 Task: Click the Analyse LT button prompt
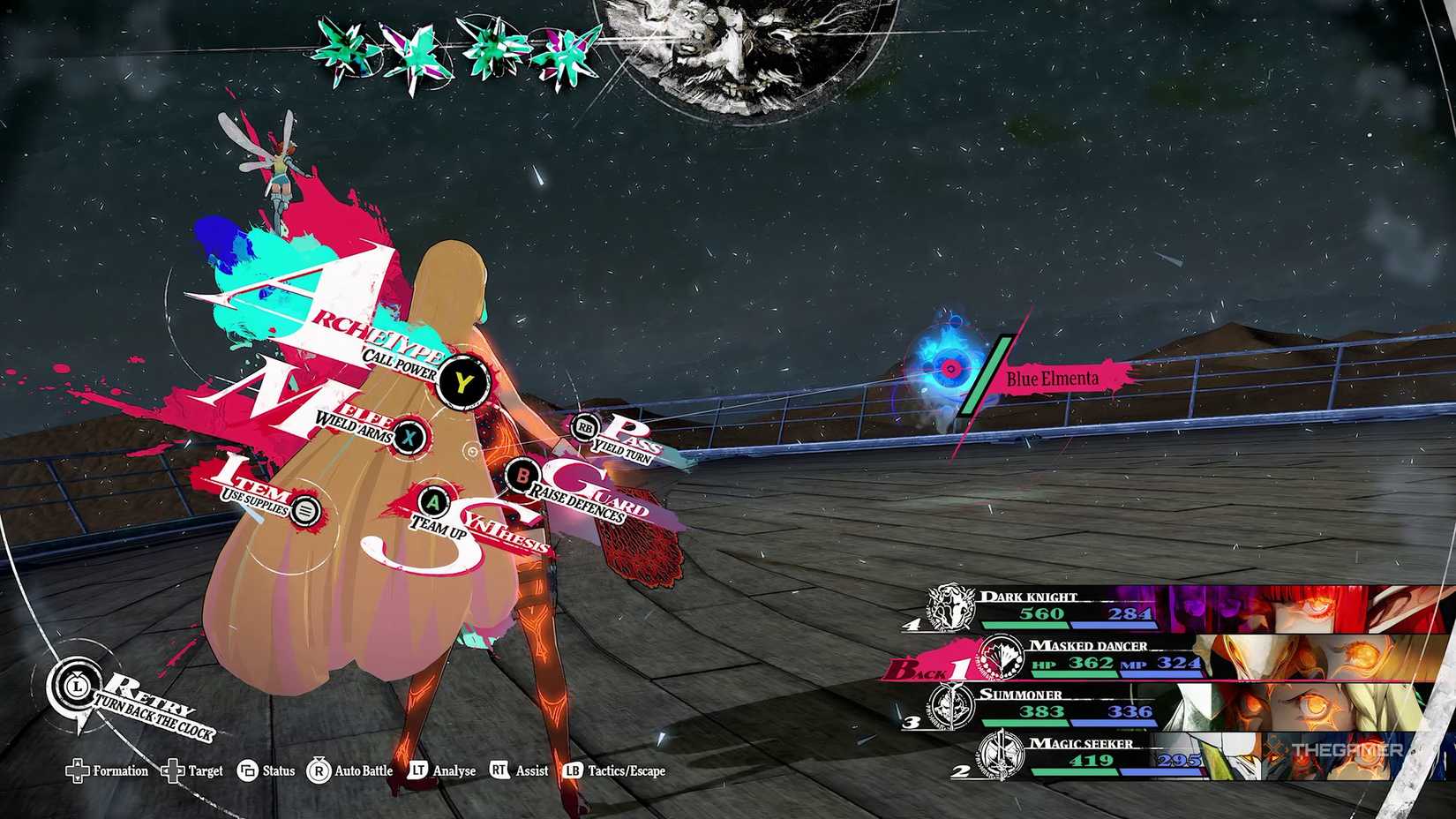pos(417,770)
